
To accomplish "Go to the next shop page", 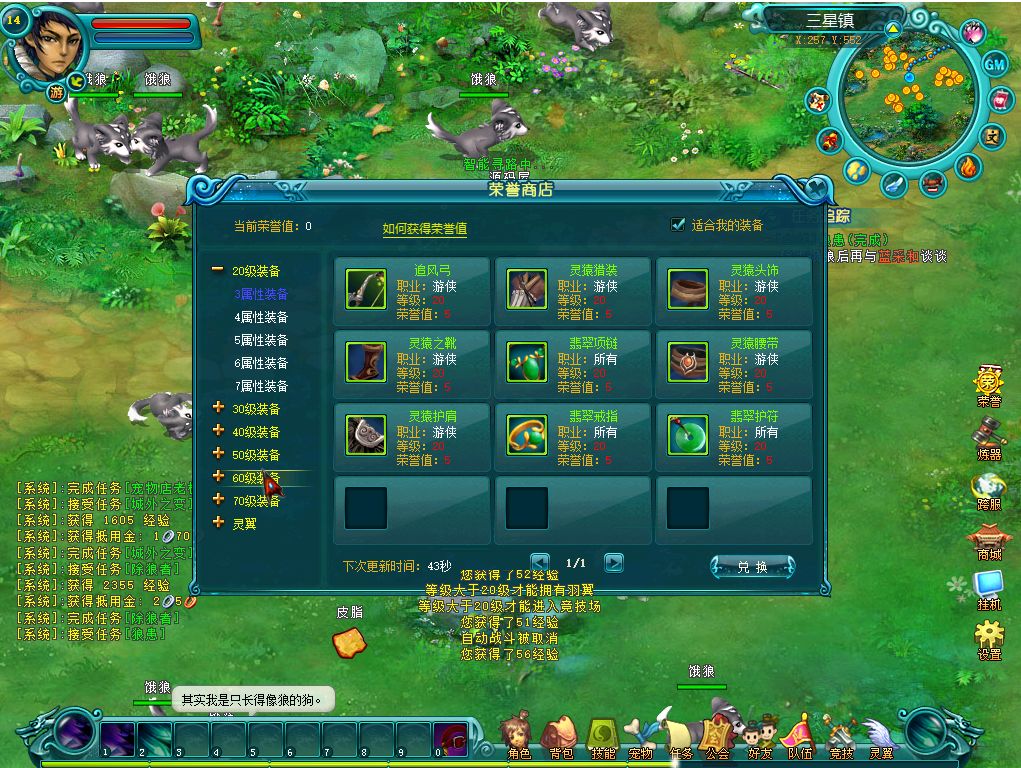I will (x=614, y=563).
